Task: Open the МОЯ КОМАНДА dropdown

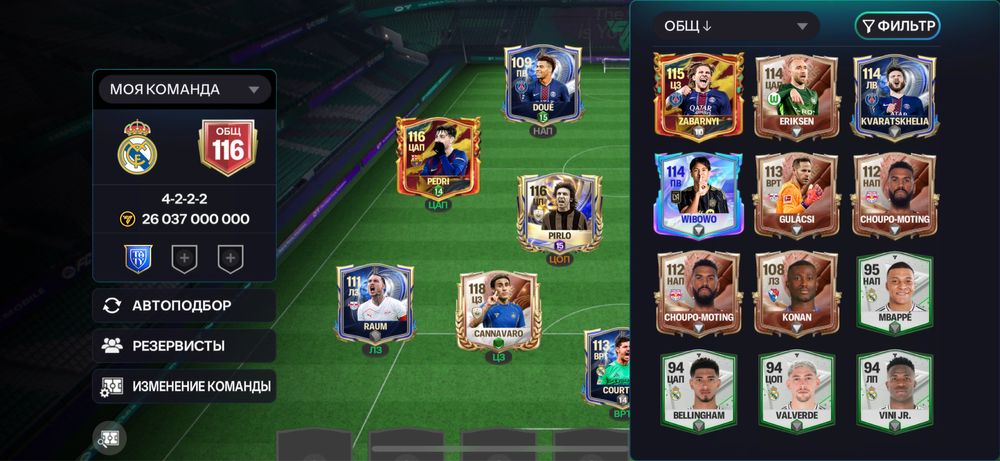Action: coord(185,90)
